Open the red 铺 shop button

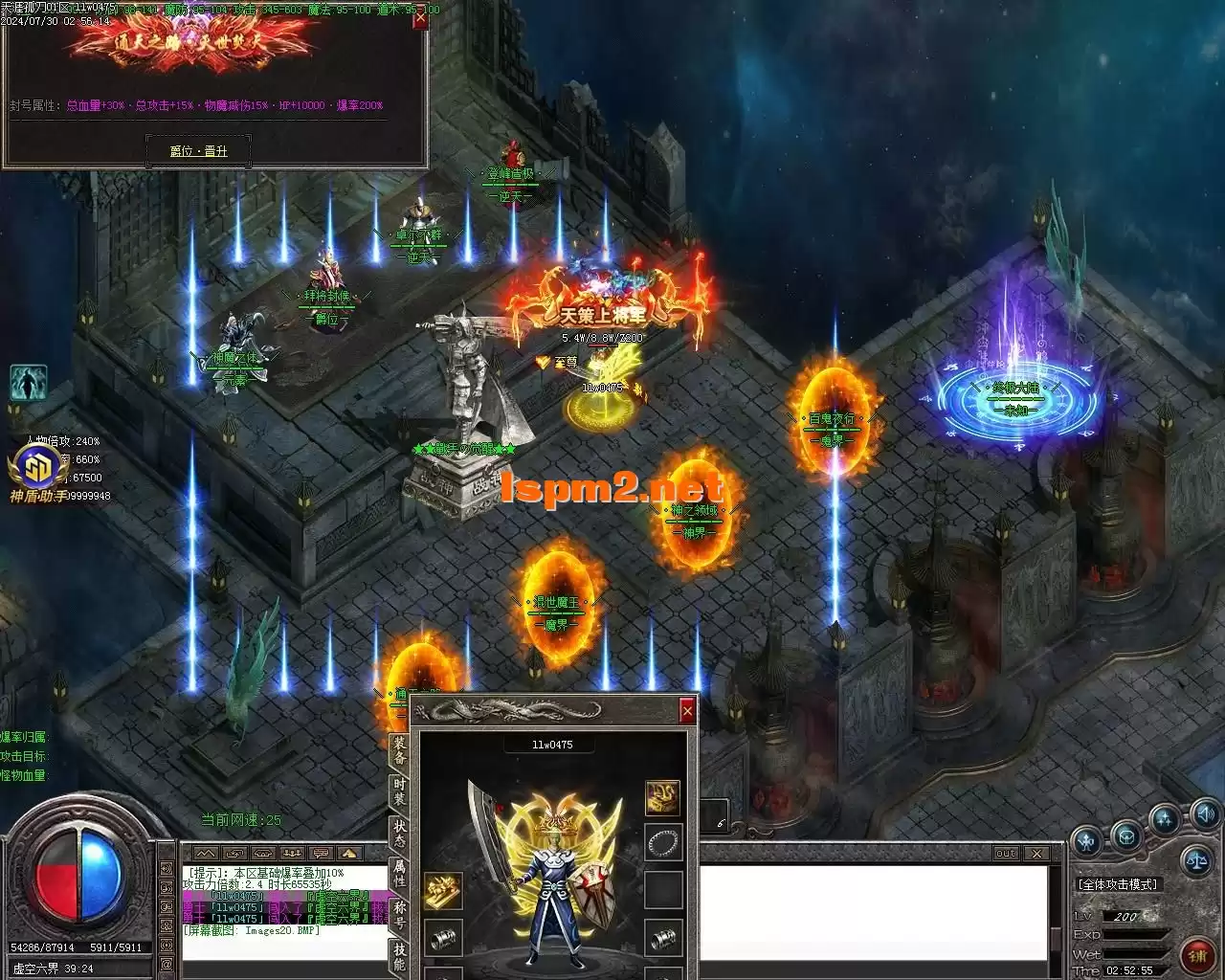tap(1196, 954)
